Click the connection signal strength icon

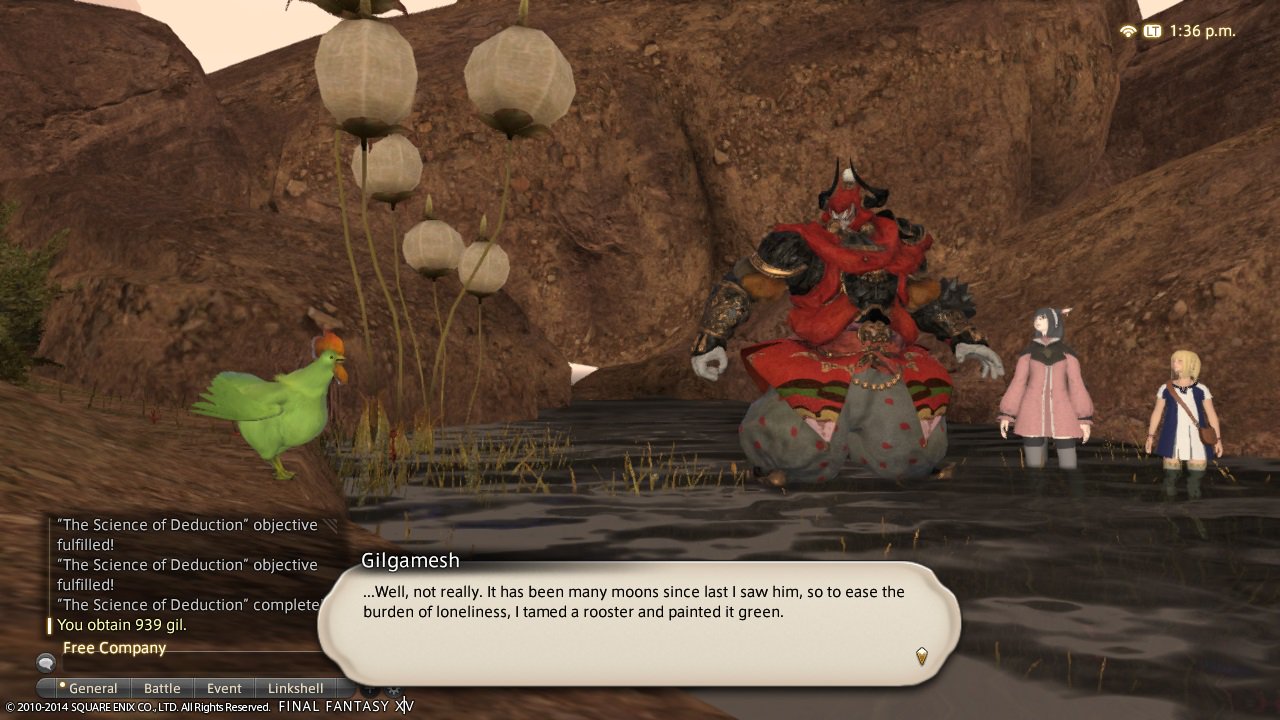point(1128,31)
